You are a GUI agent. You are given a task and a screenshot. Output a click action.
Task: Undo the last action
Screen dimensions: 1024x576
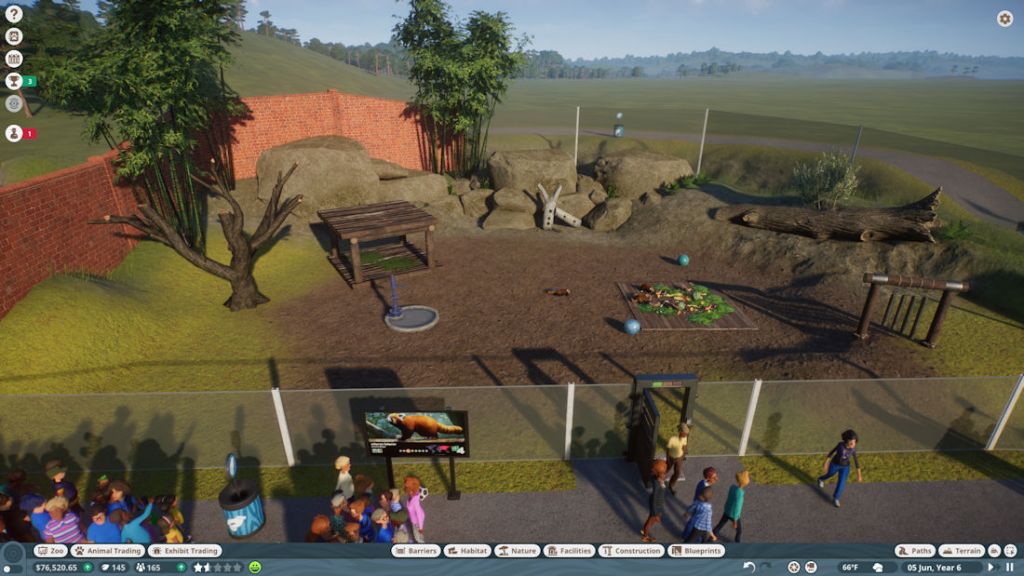[750, 567]
